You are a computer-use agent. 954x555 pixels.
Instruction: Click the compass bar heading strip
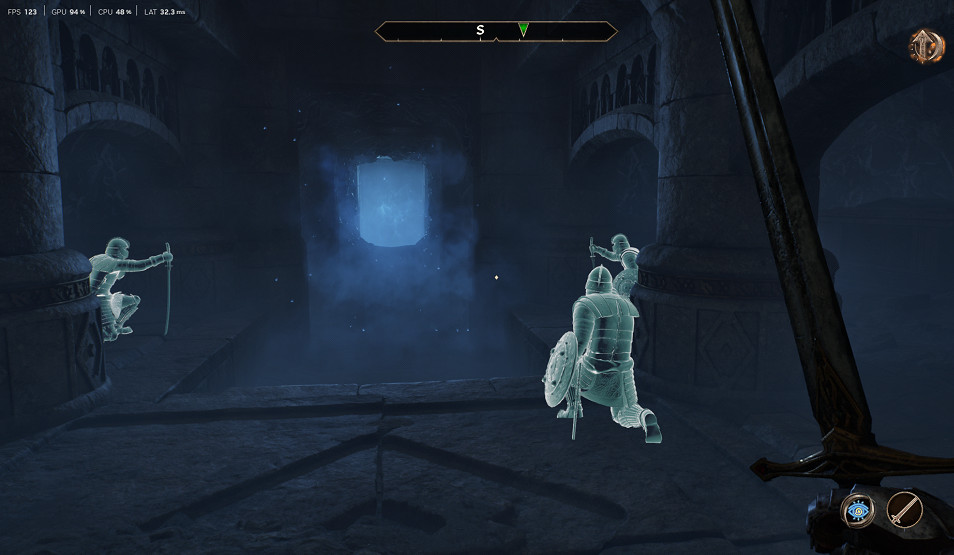(x=496, y=31)
